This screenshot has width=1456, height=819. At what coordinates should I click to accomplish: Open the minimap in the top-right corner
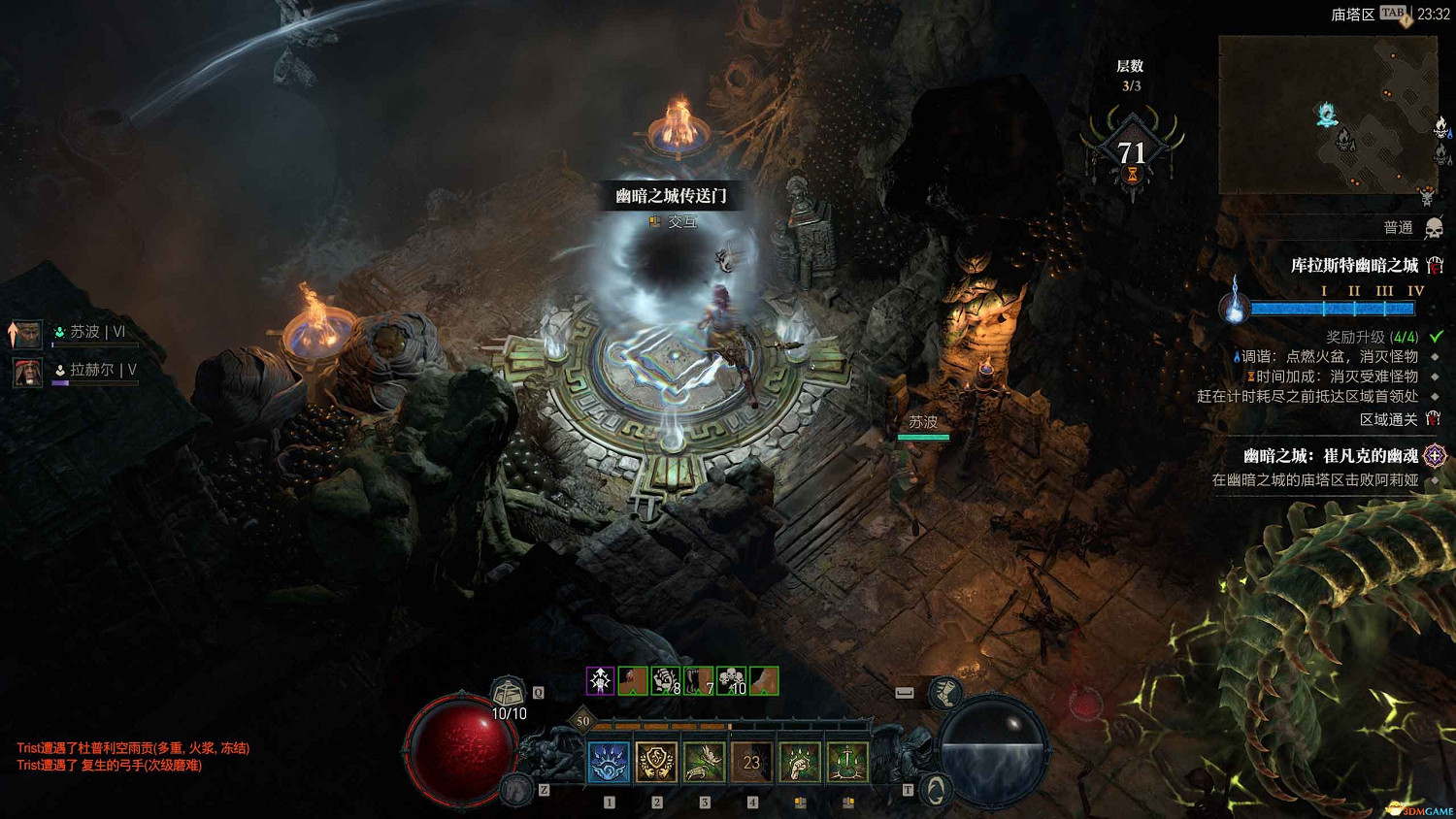coord(1328,115)
